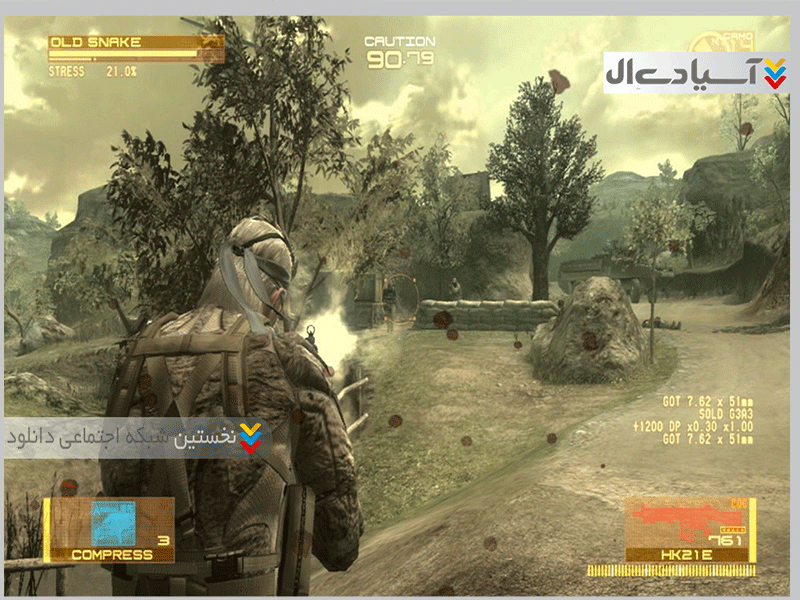Select the HK21E weapon slot
The height and width of the screenshot is (600, 800).
pyautogui.click(x=686, y=530)
